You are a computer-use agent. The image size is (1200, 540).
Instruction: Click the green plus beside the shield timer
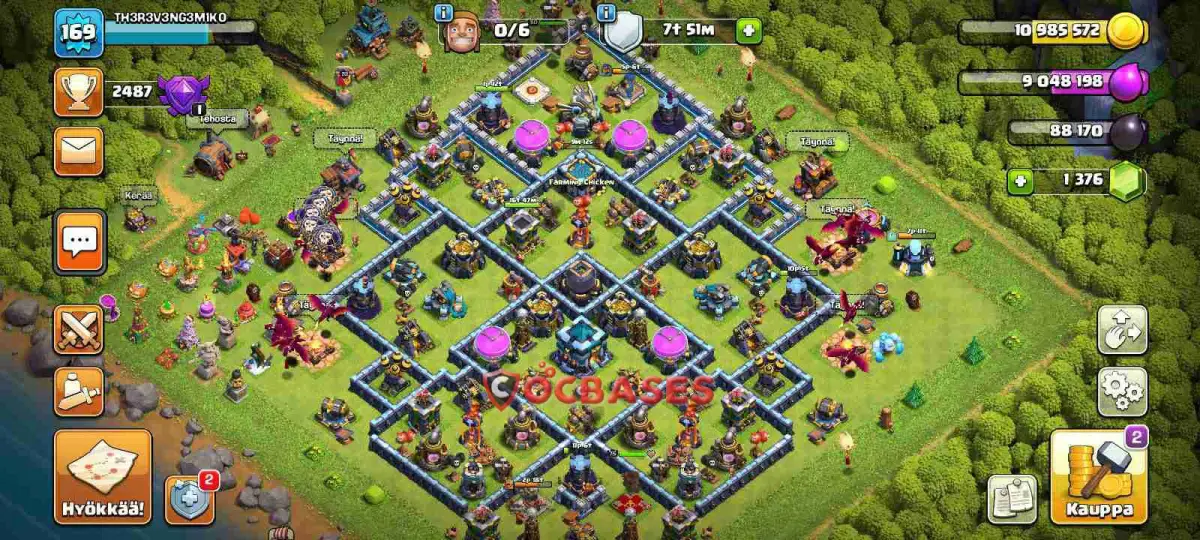pos(748,31)
